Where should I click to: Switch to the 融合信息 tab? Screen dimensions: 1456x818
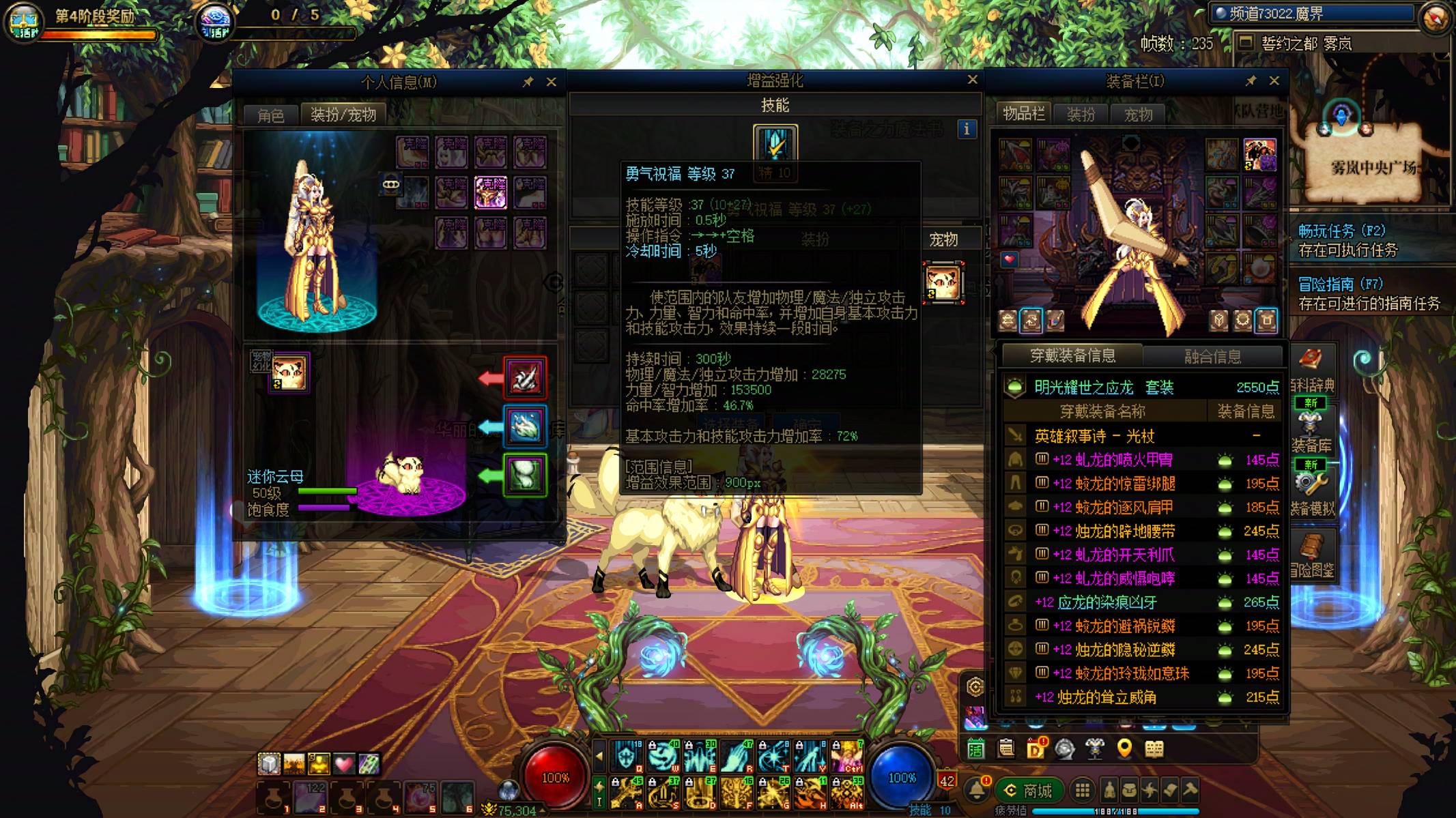[1212, 356]
